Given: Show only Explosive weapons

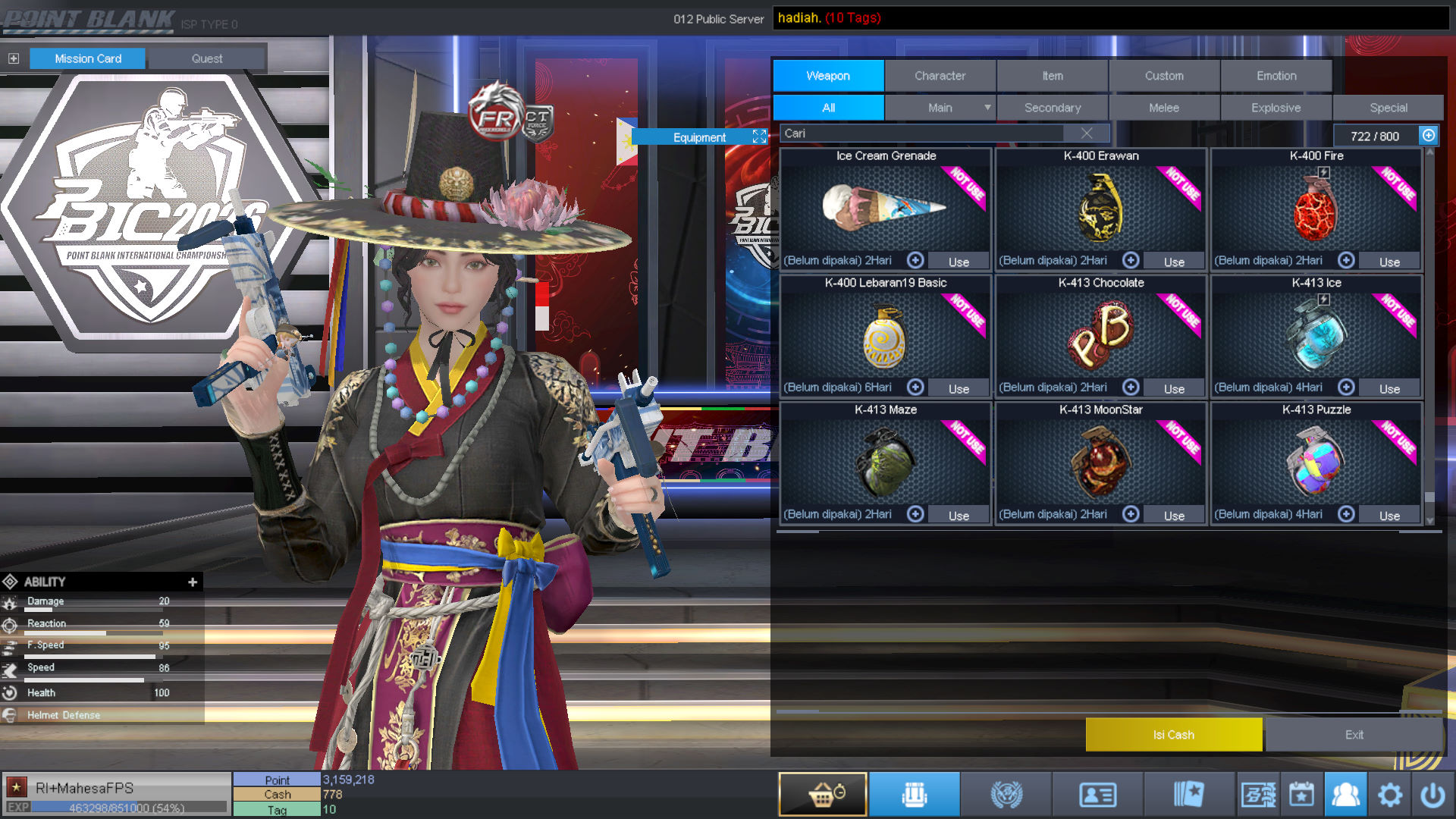Looking at the screenshot, I should [1276, 108].
